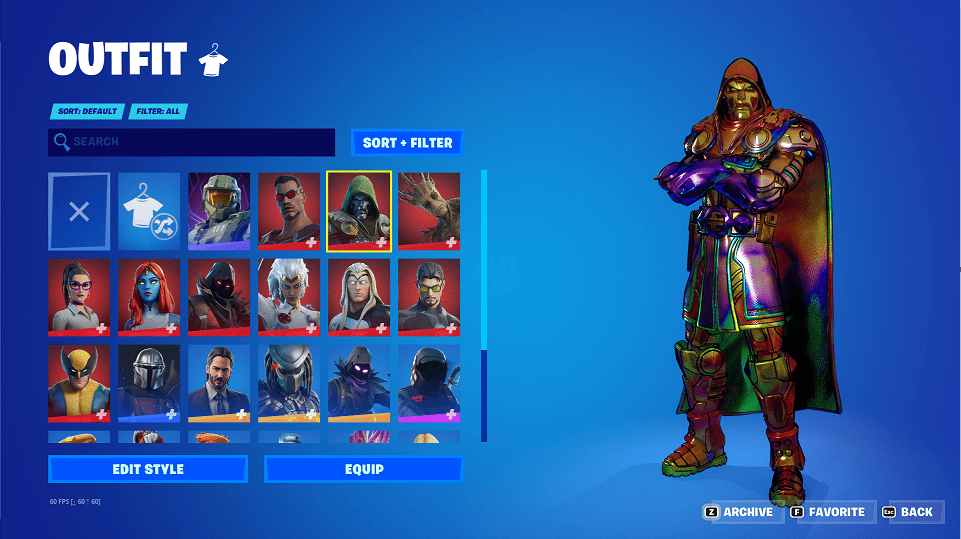The width and height of the screenshot is (961, 539).
Task: Archive the selected outfit
Action: (x=740, y=512)
